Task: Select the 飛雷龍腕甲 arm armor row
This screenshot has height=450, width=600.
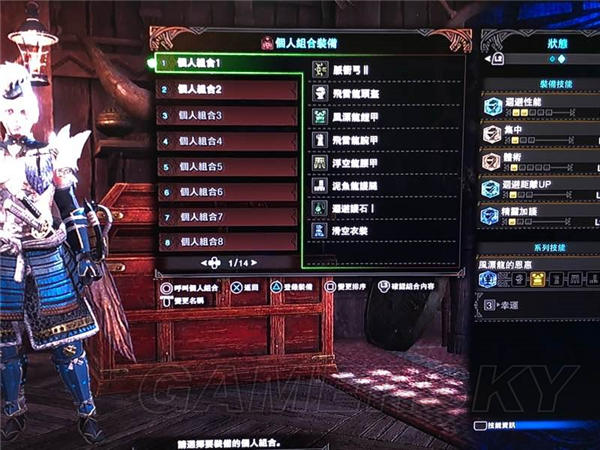Action: 362,139
